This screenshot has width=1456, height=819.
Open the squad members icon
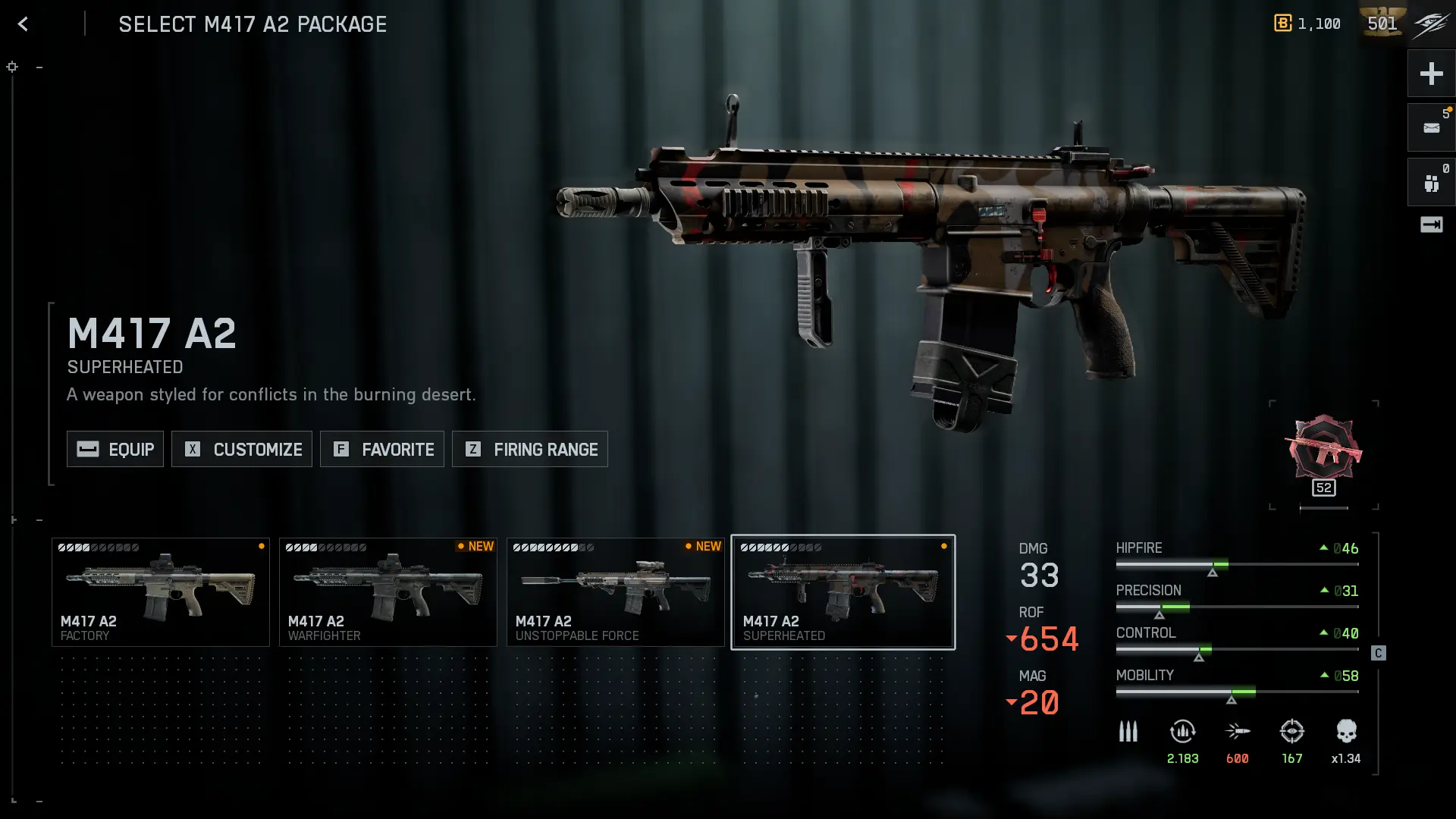point(1431,183)
